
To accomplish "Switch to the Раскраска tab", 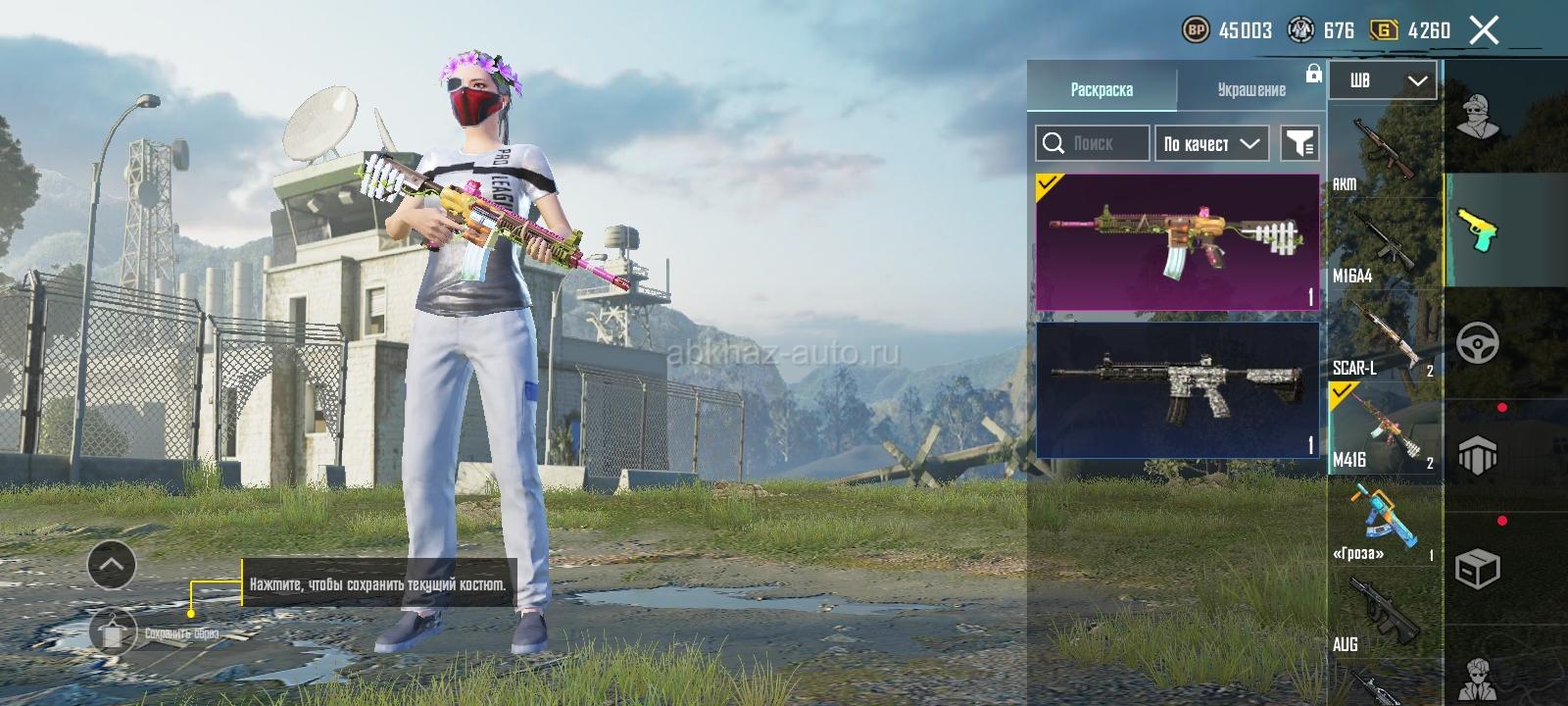I will point(1102,89).
